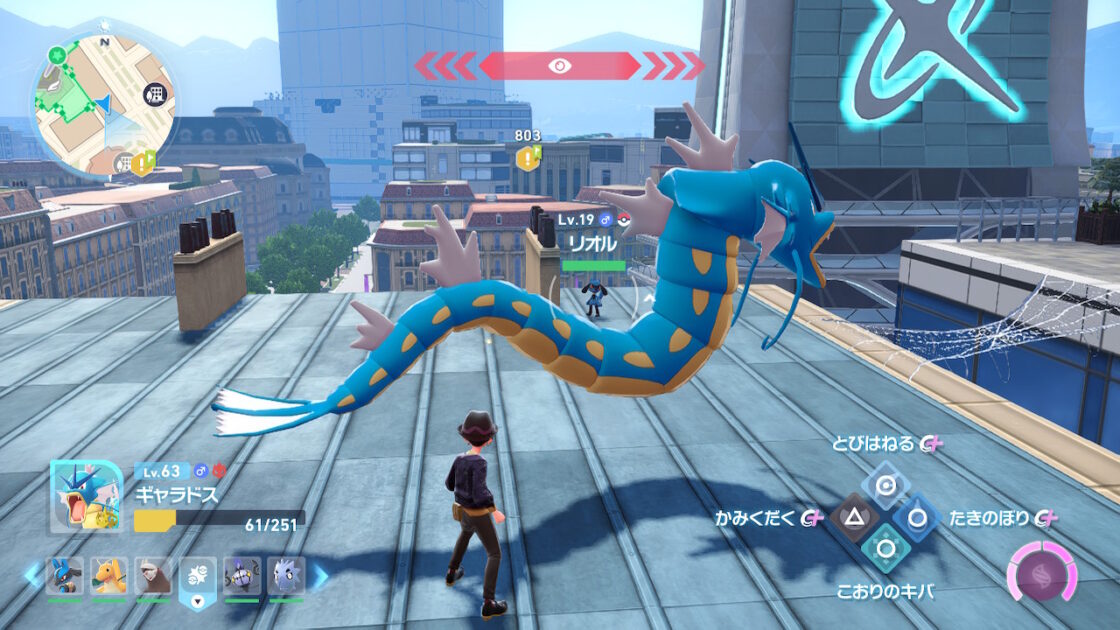Cycle party left with the arrow
Screen dimensions: 1120x630
[33, 575]
